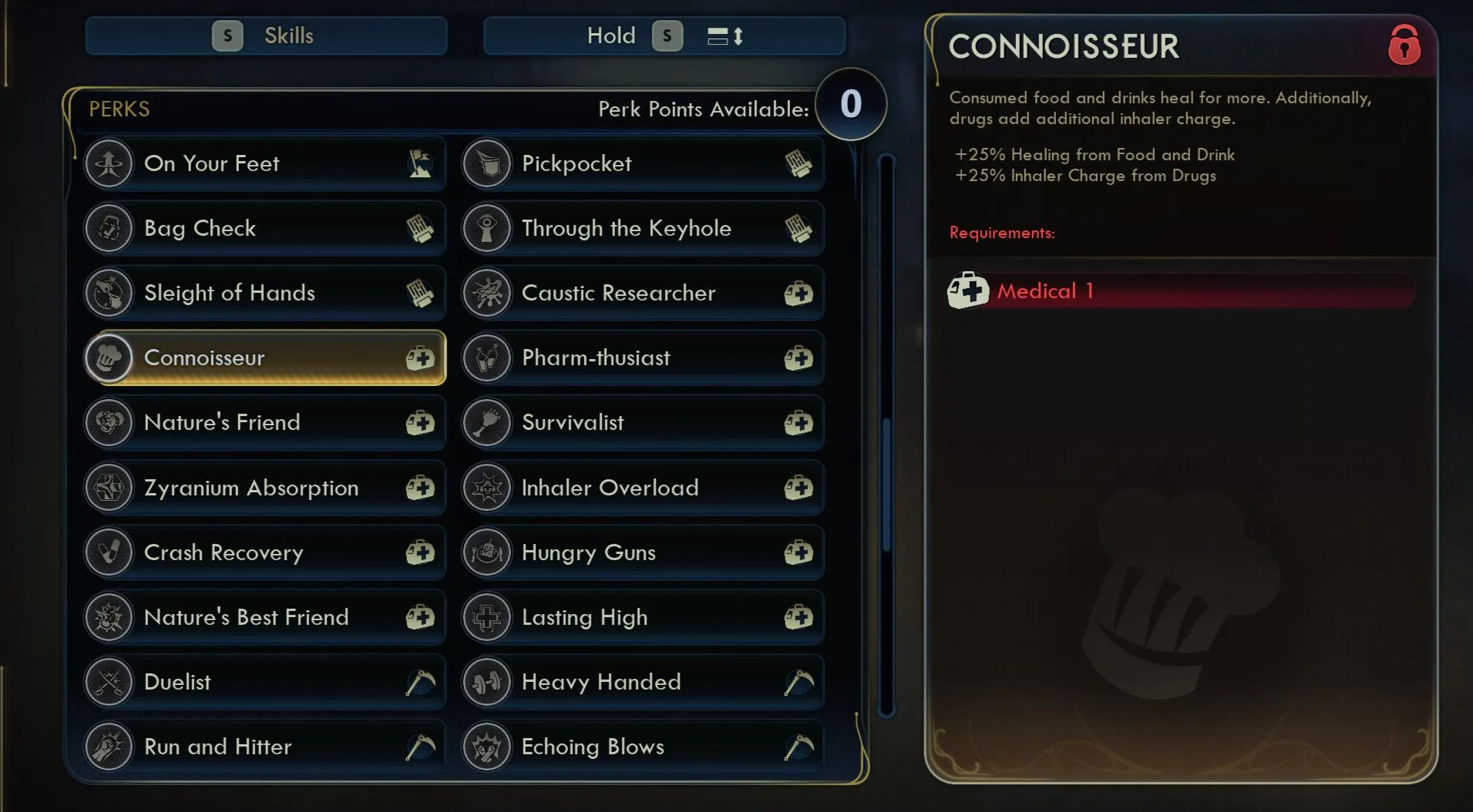Image resolution: width=1473 pixels, height=812 pixels.
Task: Select the On Your Feet perk
Action: coord(264,163)
